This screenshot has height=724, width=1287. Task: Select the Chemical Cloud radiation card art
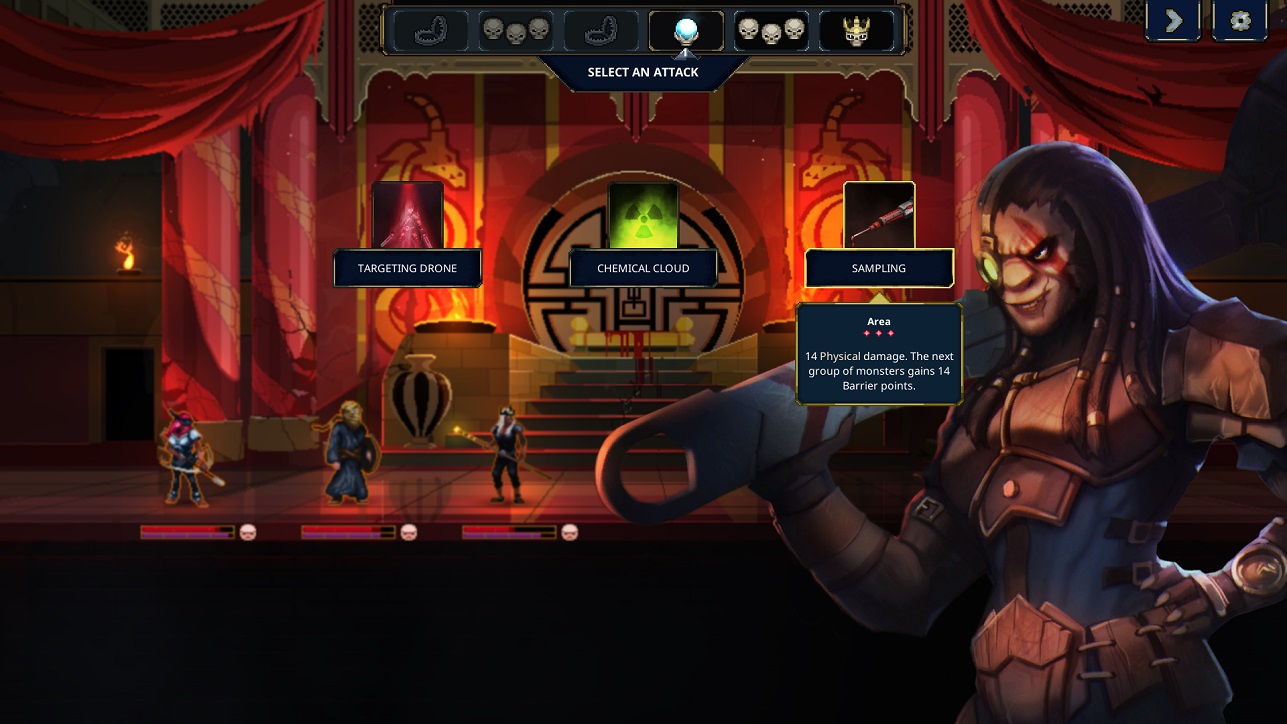click(x=643, y=215)
